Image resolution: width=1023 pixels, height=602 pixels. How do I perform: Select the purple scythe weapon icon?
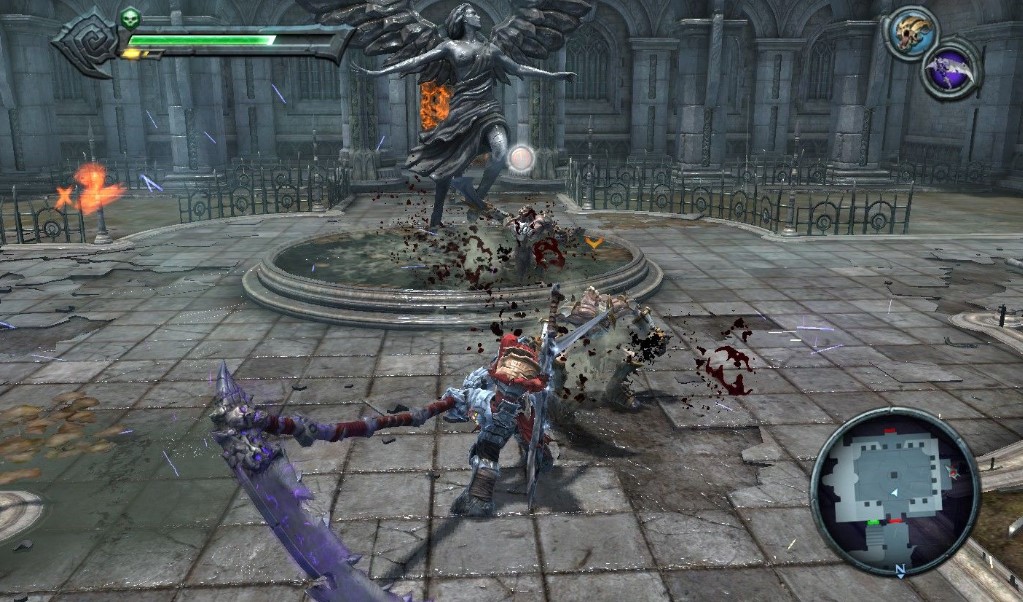click(948, 71)
